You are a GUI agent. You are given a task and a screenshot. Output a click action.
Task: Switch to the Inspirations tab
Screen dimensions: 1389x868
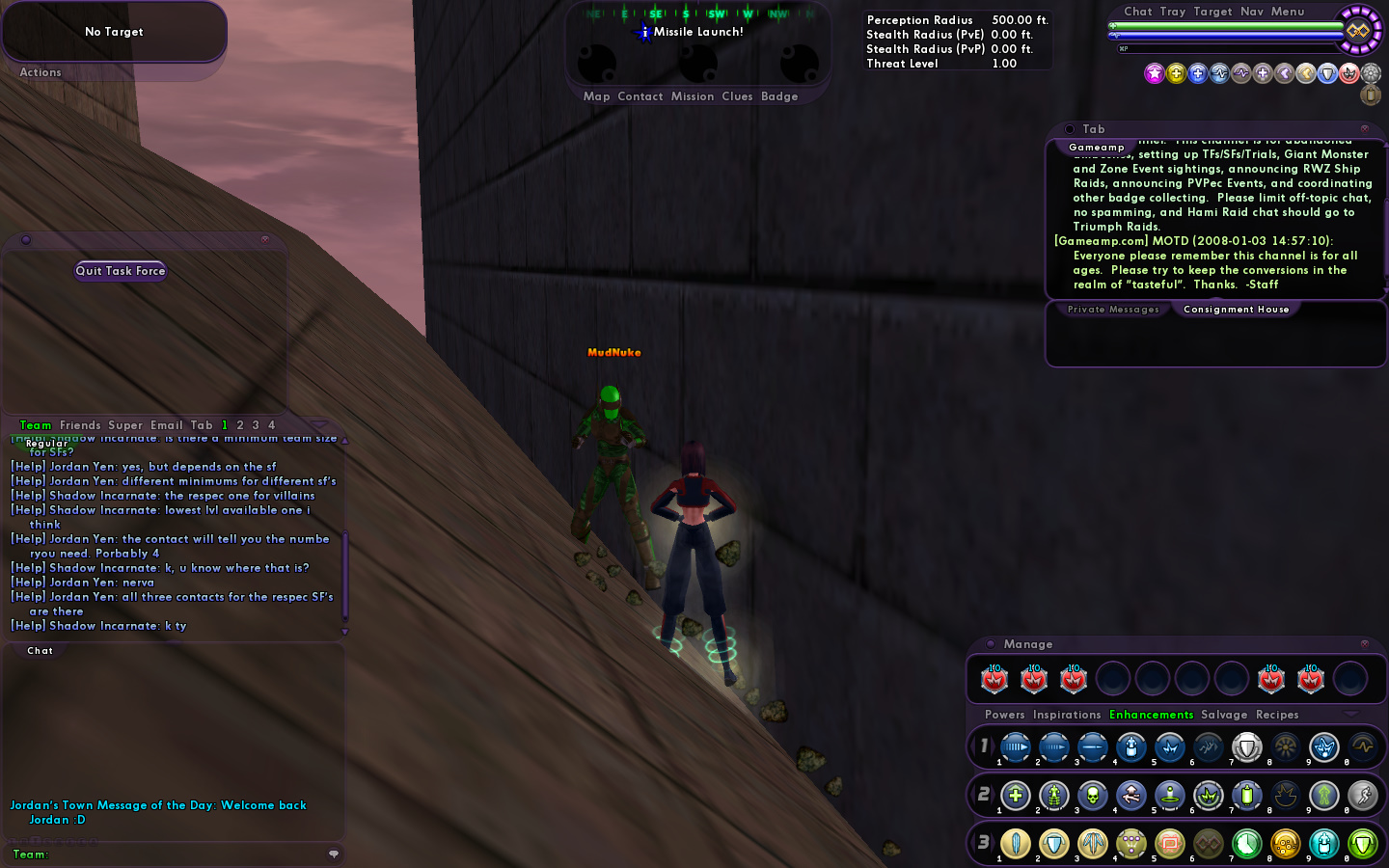coord(1067,715)
